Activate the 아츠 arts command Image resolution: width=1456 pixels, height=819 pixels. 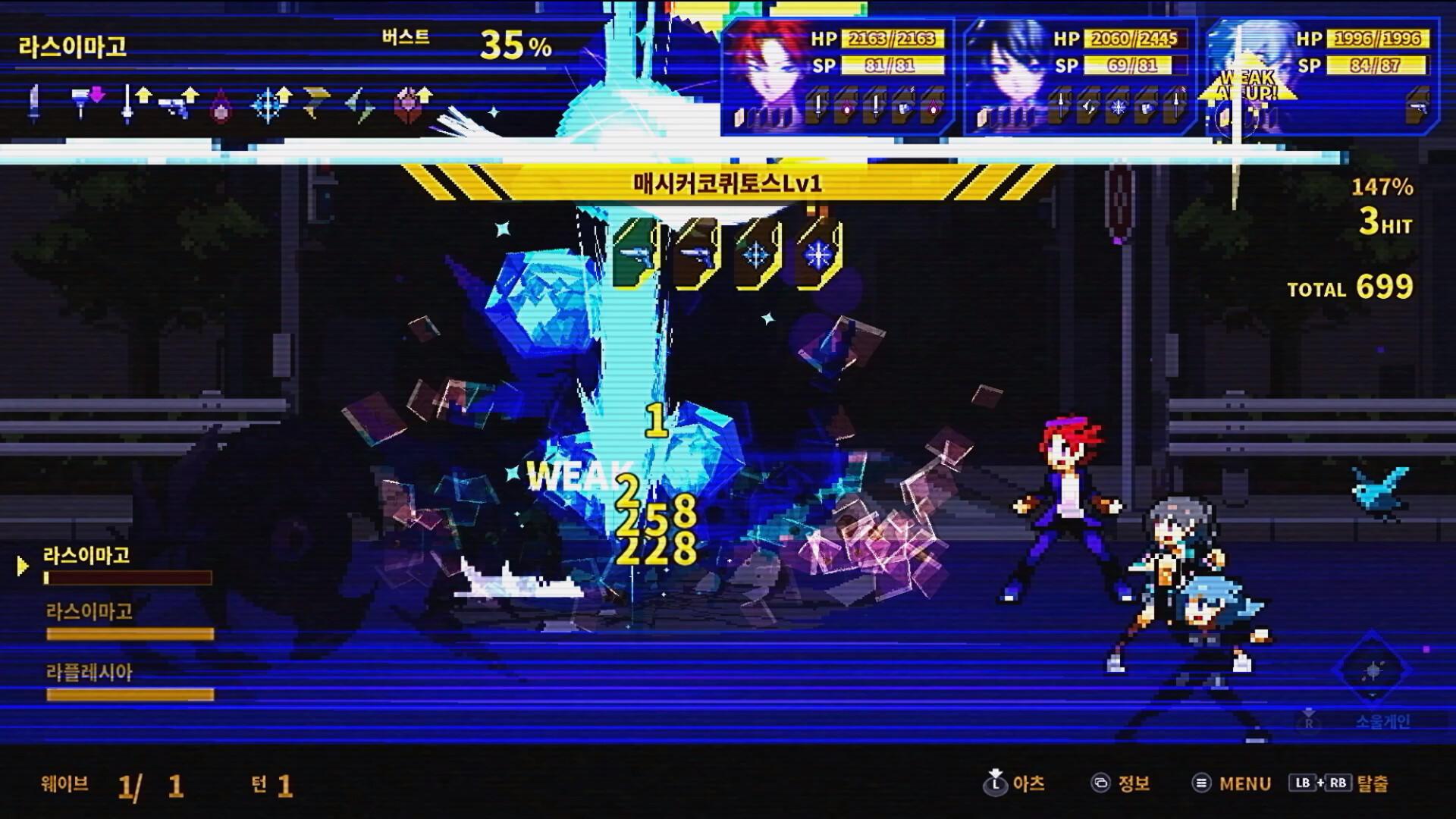coord(1028,785)
